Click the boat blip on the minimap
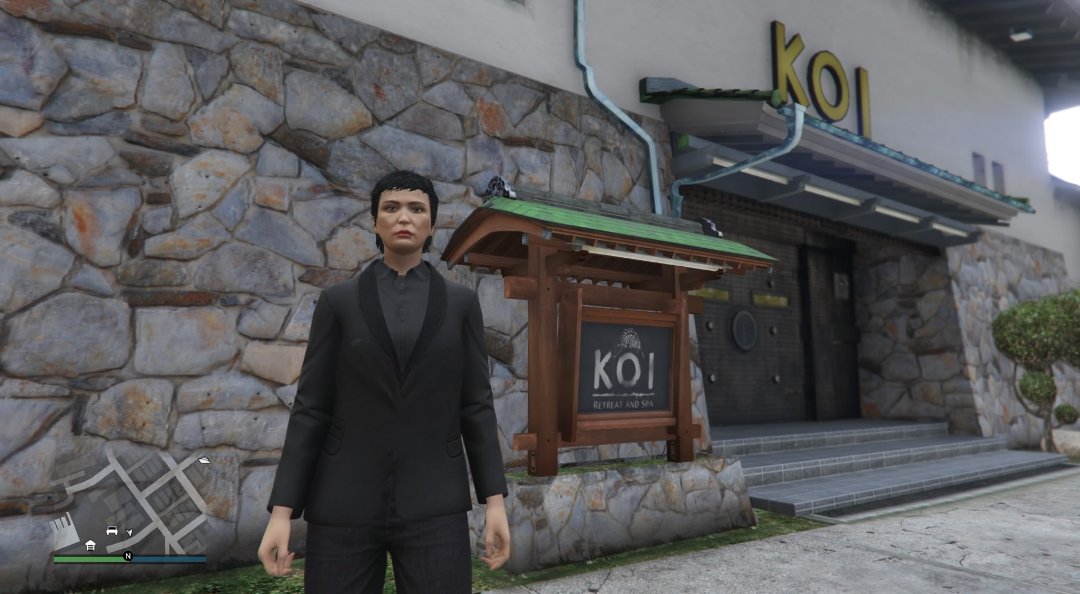This screenshot has height=594, width=1080. 204,461
